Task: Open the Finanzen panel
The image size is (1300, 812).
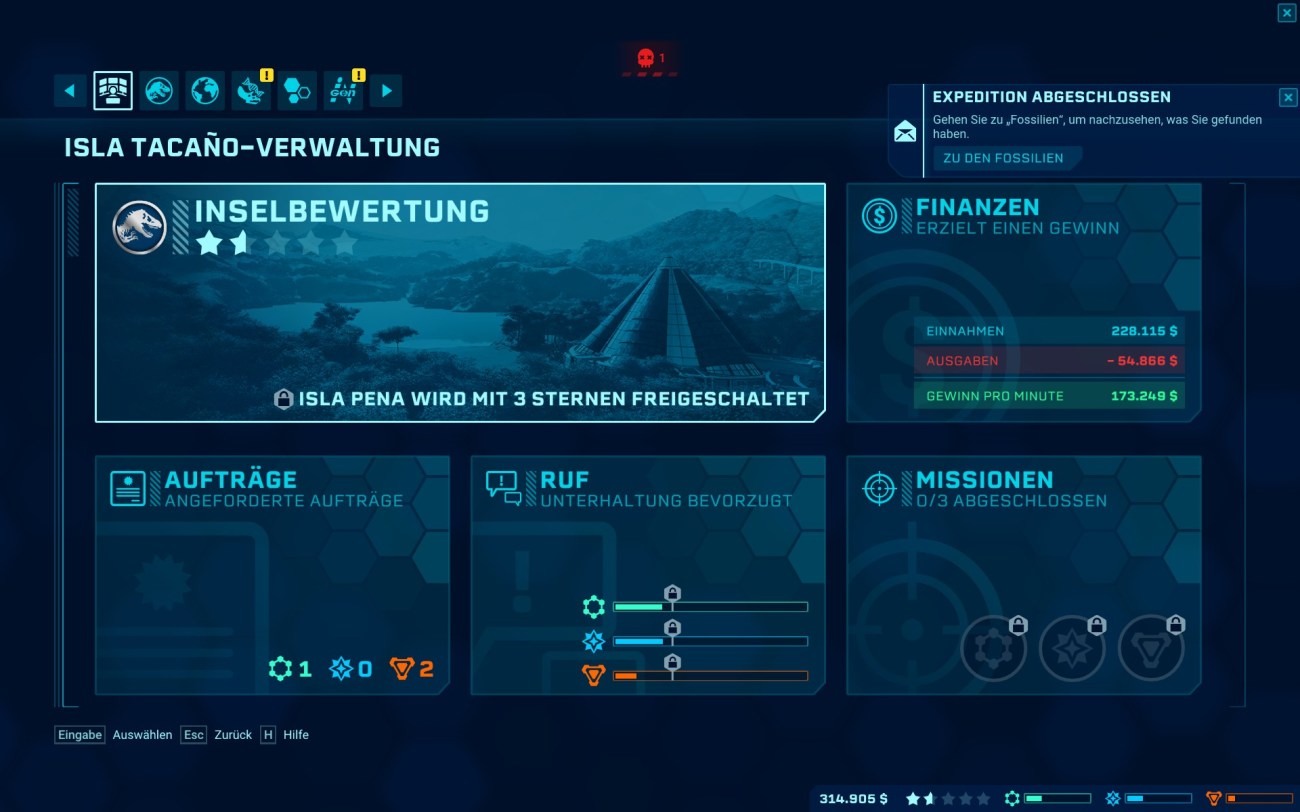Action: coord(1023,302)
